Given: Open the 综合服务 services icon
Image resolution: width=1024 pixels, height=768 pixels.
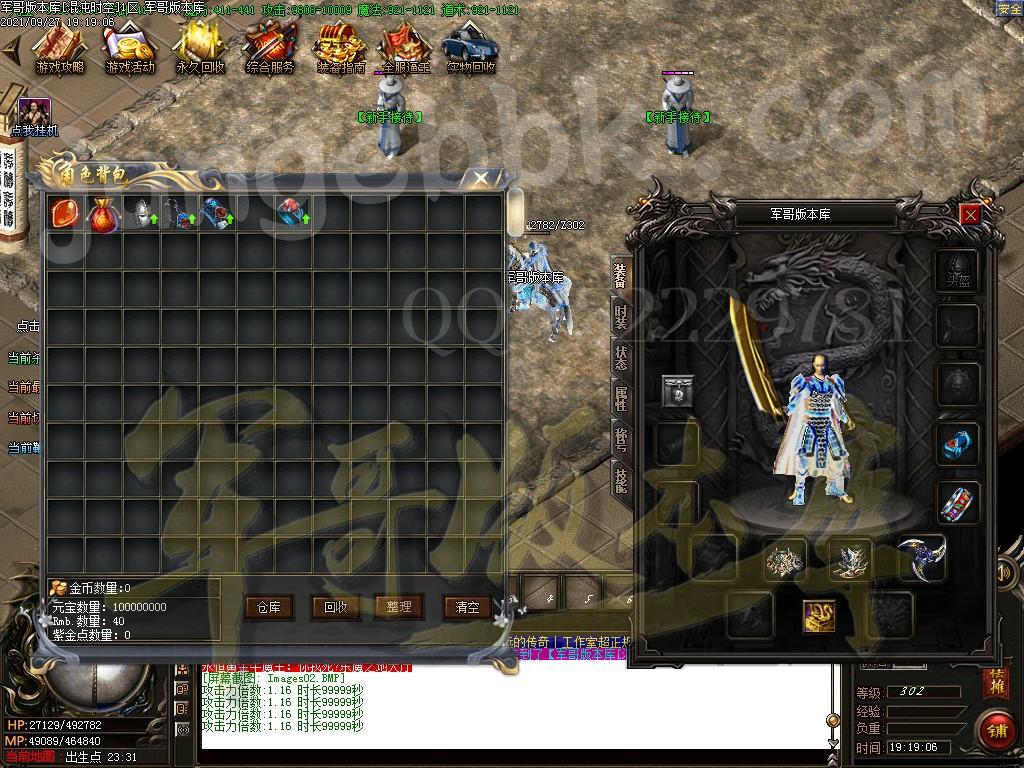Looking at the screenshot, I should 270,48.
